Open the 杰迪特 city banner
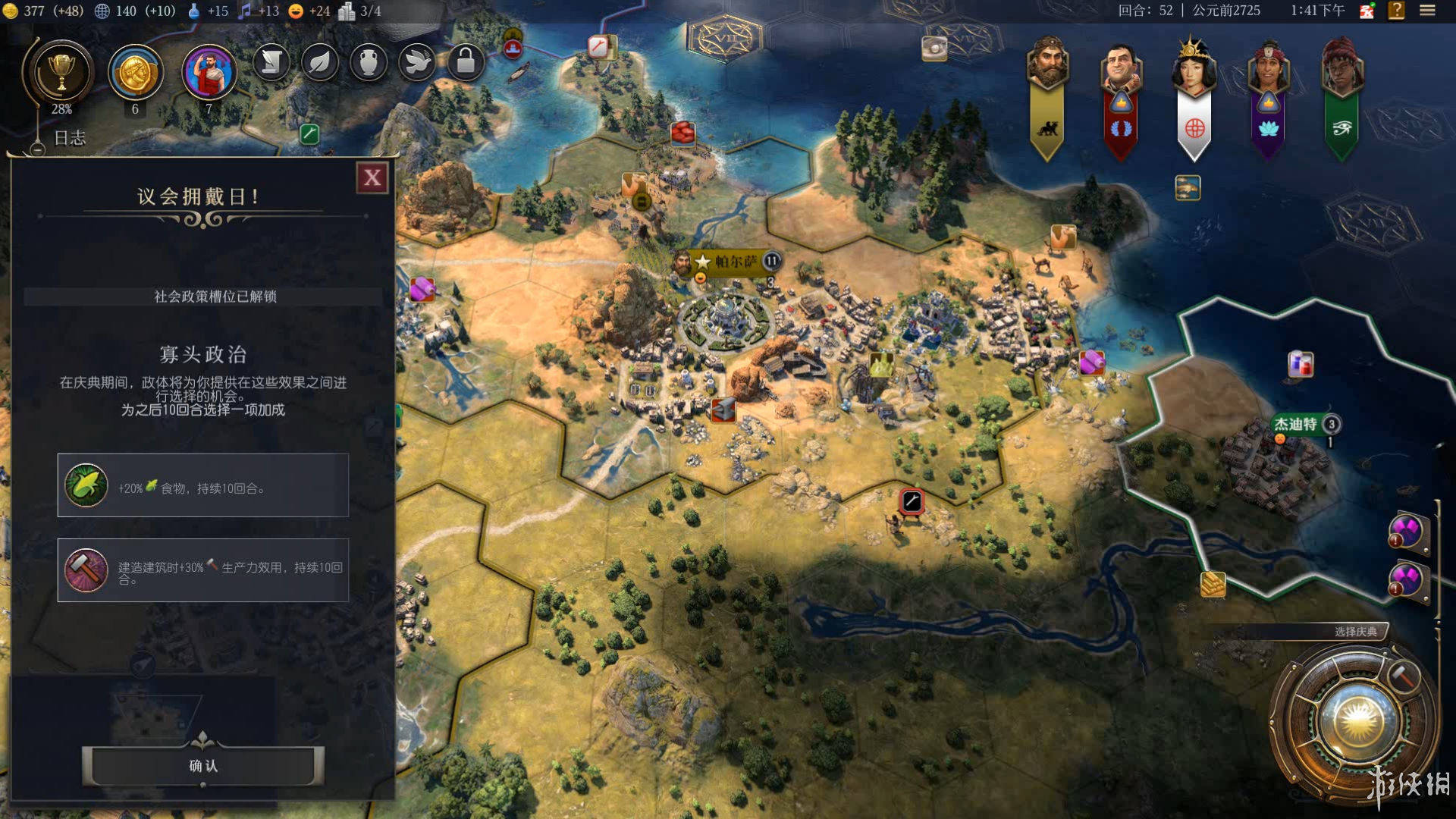 point(1296,424)
